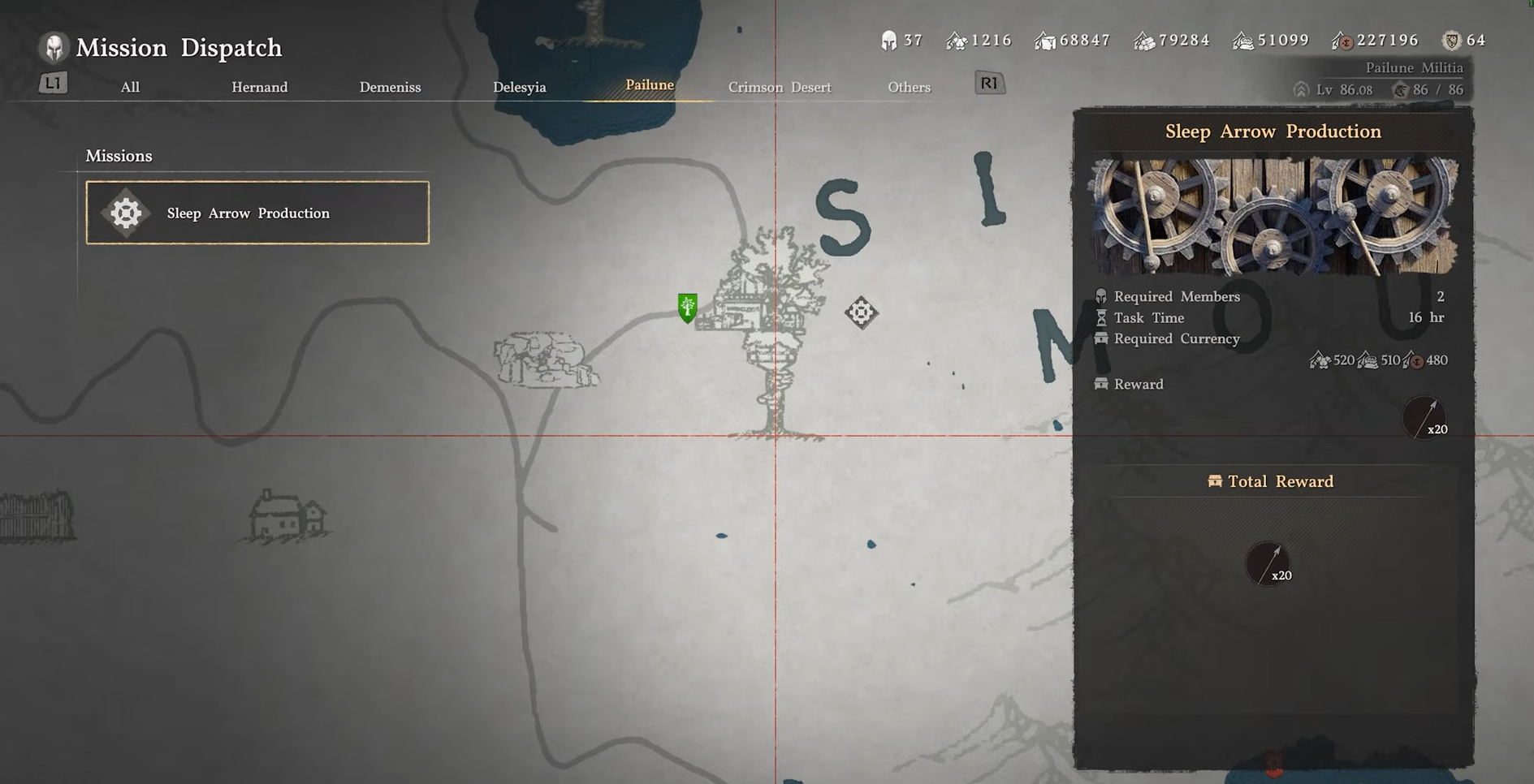Select the Sleep Arrow Production mission
The image size is (1534, 784).
coord(257,213)
